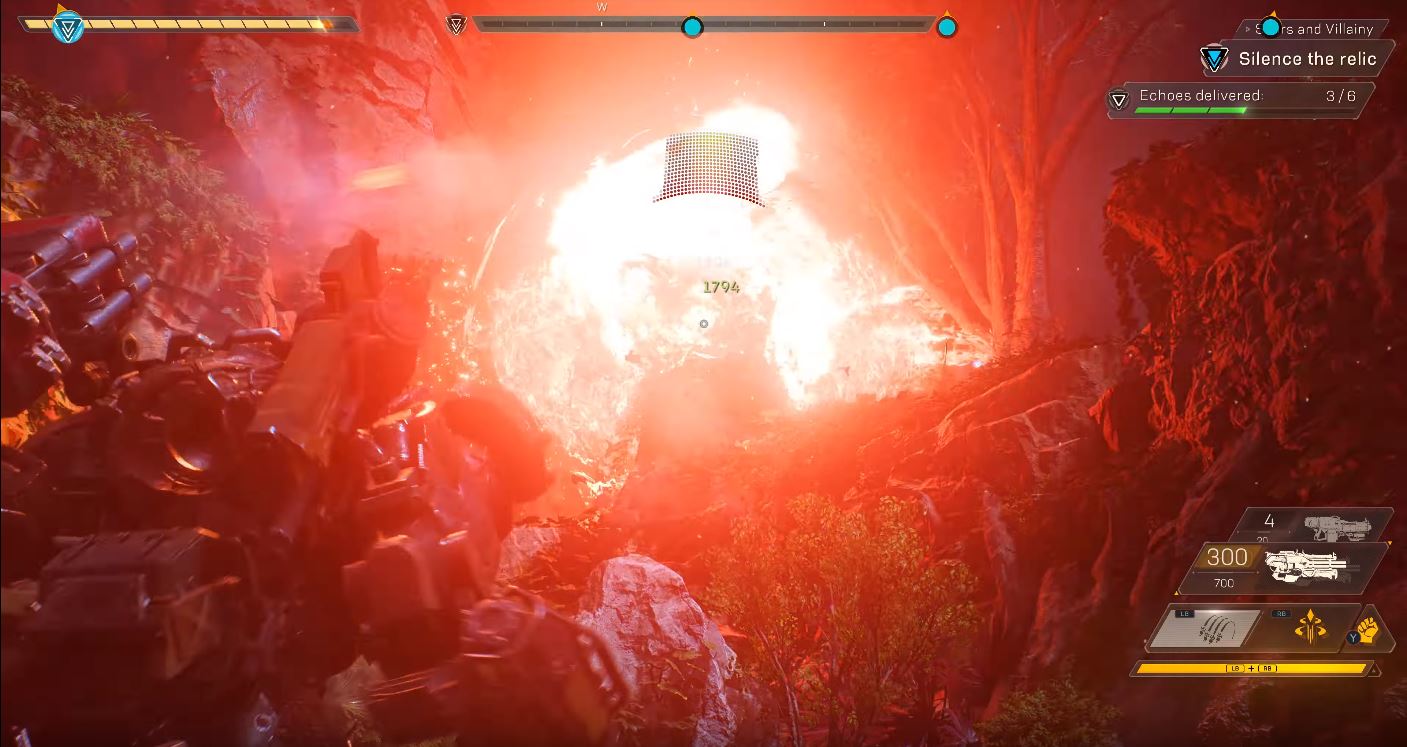
Task: Activate the claw-mark missile ability
Action: point(1207,630)
